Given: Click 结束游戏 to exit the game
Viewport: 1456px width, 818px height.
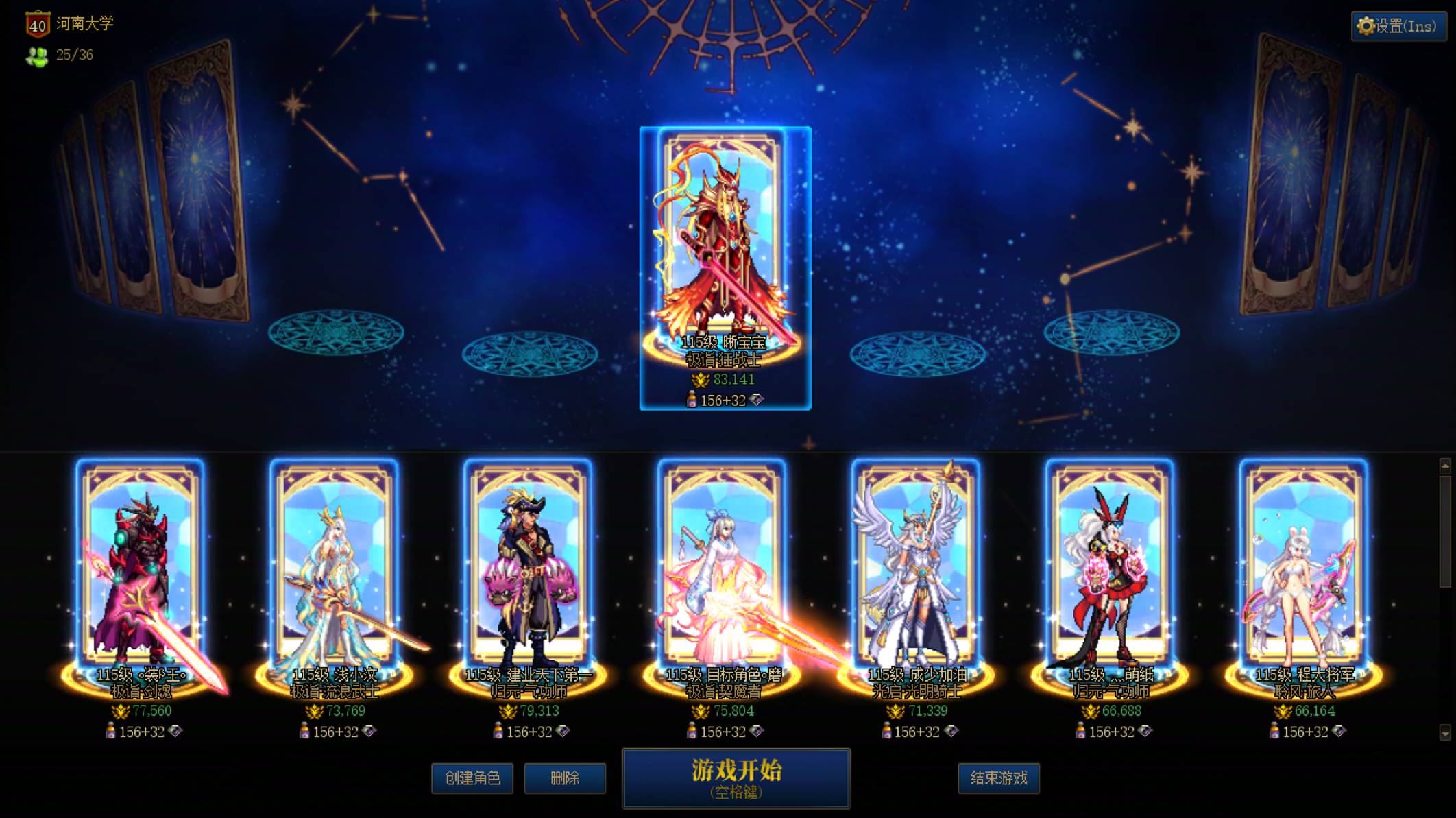Looking at the screenshot, I should pos(999,779).
